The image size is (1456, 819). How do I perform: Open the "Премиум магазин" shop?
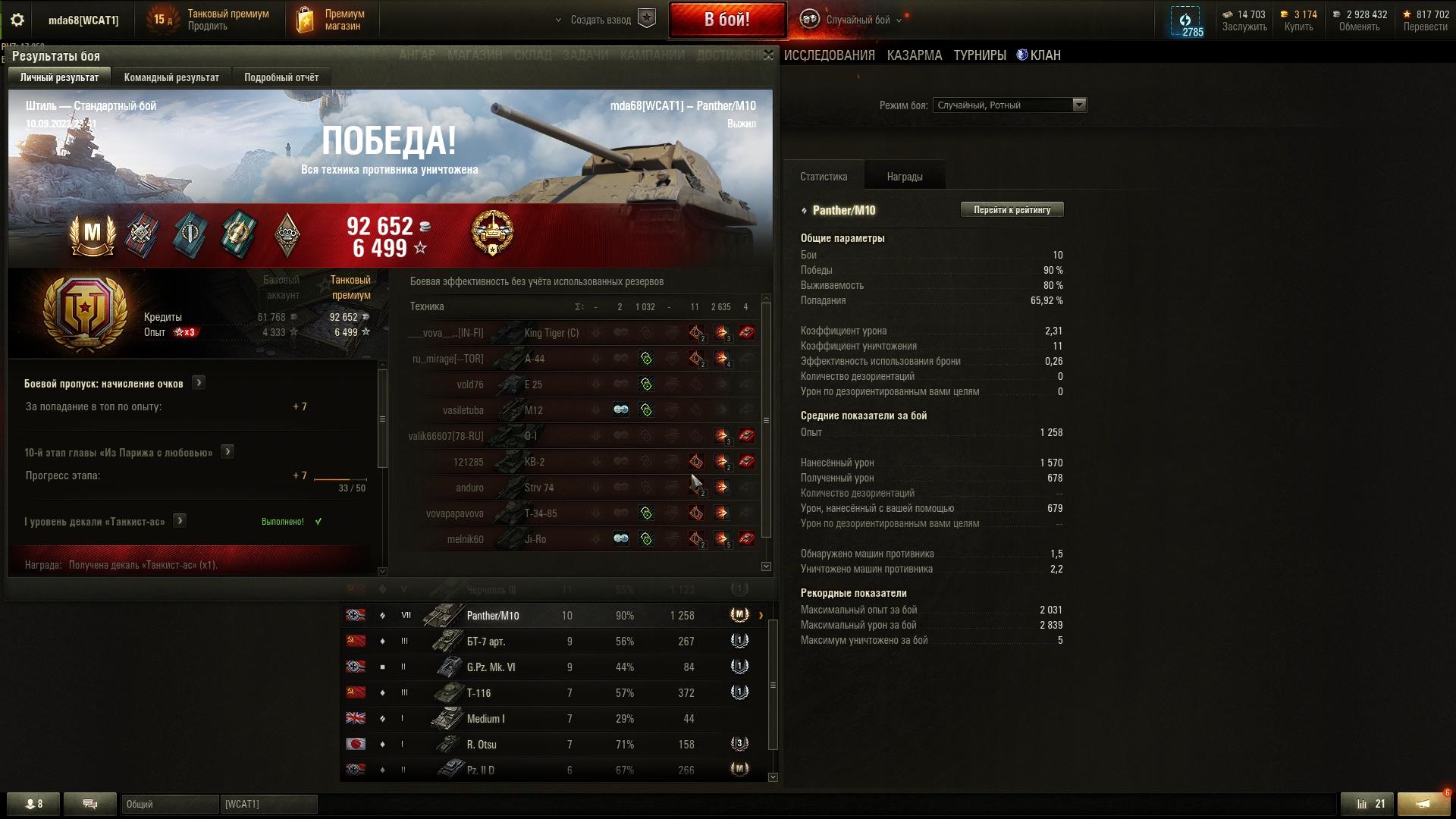[331, 20]
